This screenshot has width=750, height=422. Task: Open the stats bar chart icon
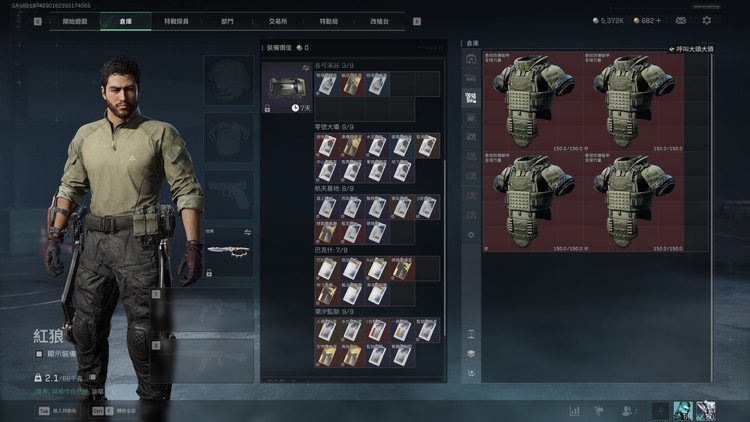pos(575,410)
